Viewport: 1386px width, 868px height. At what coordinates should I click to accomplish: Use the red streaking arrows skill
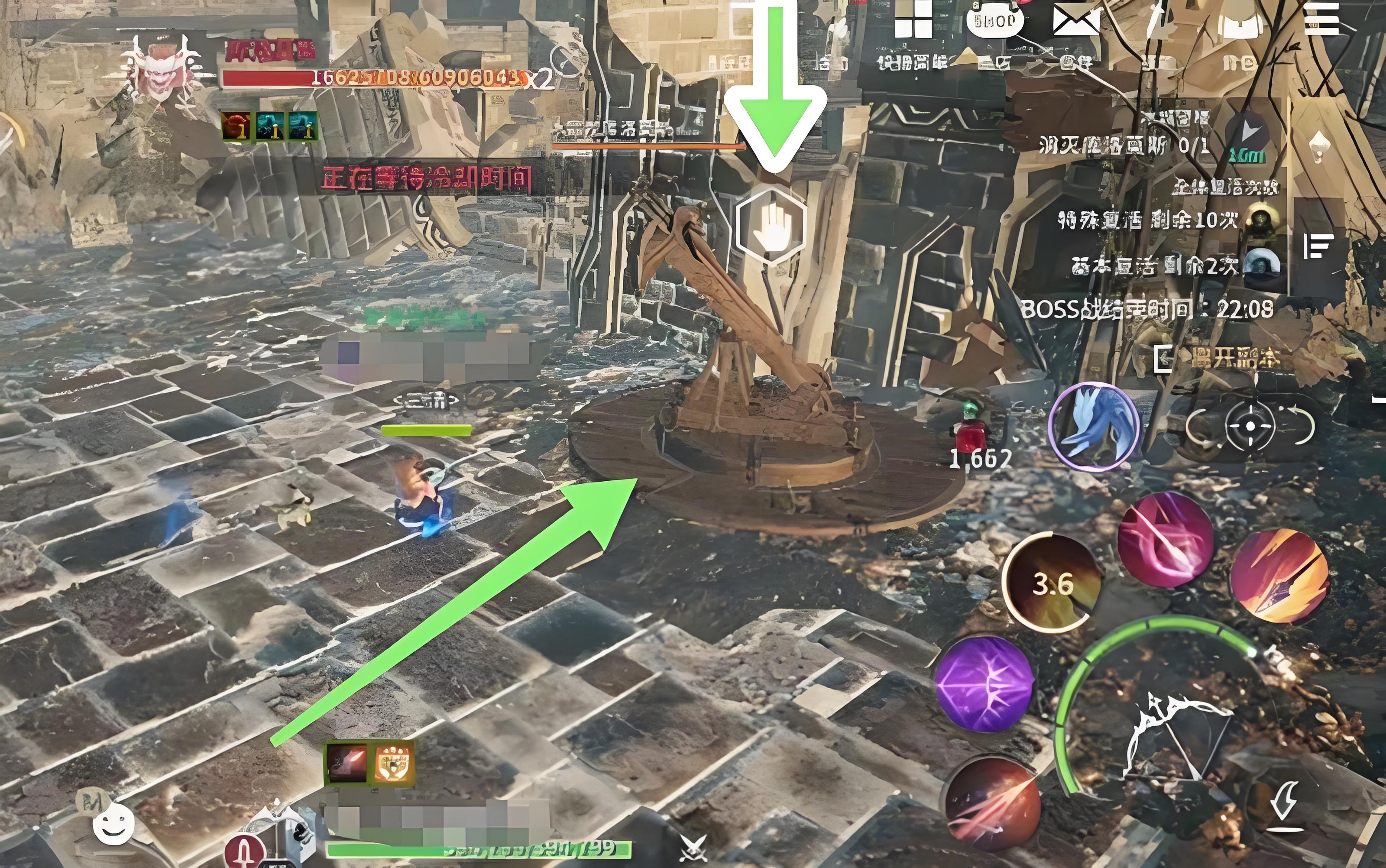click(992, 803)
